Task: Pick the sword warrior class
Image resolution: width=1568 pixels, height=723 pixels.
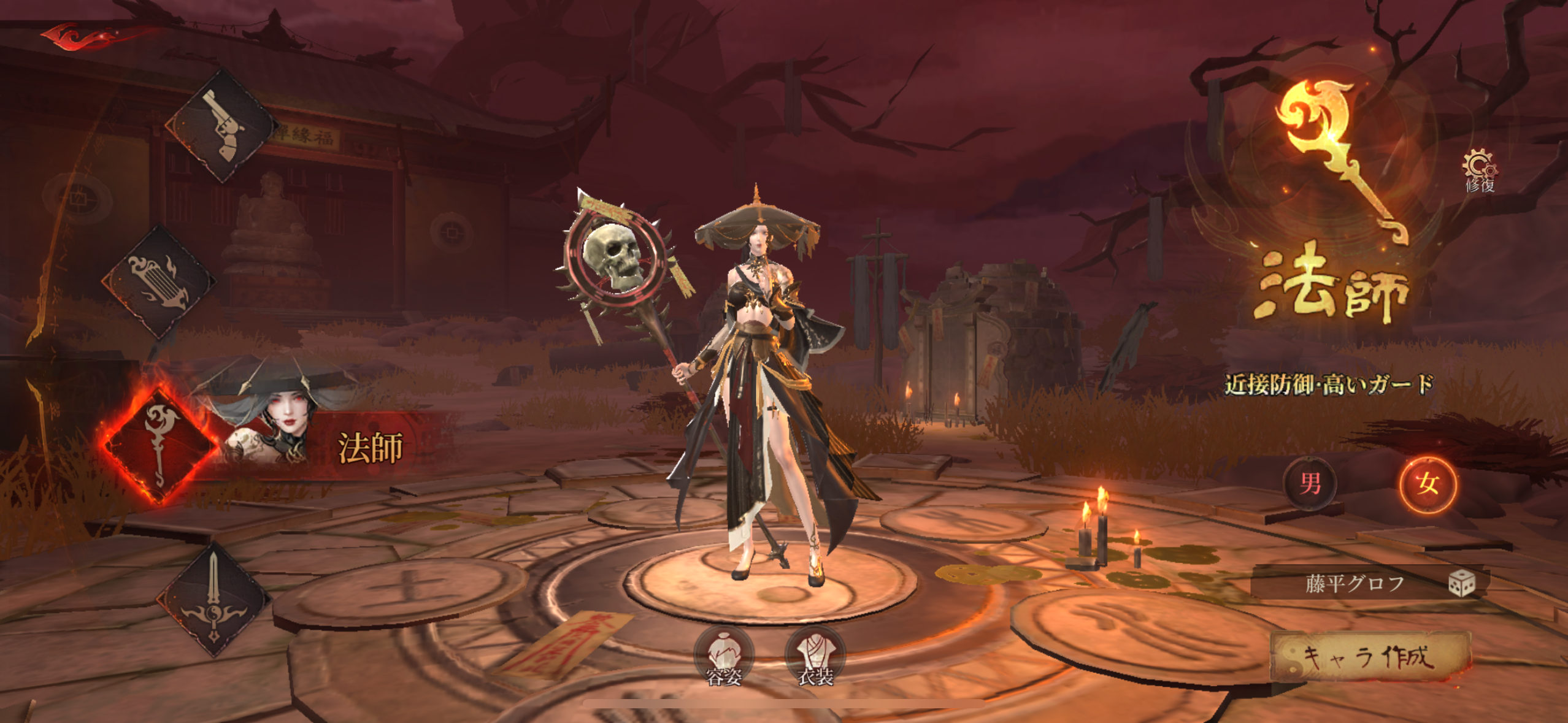Action: (213, 599)
